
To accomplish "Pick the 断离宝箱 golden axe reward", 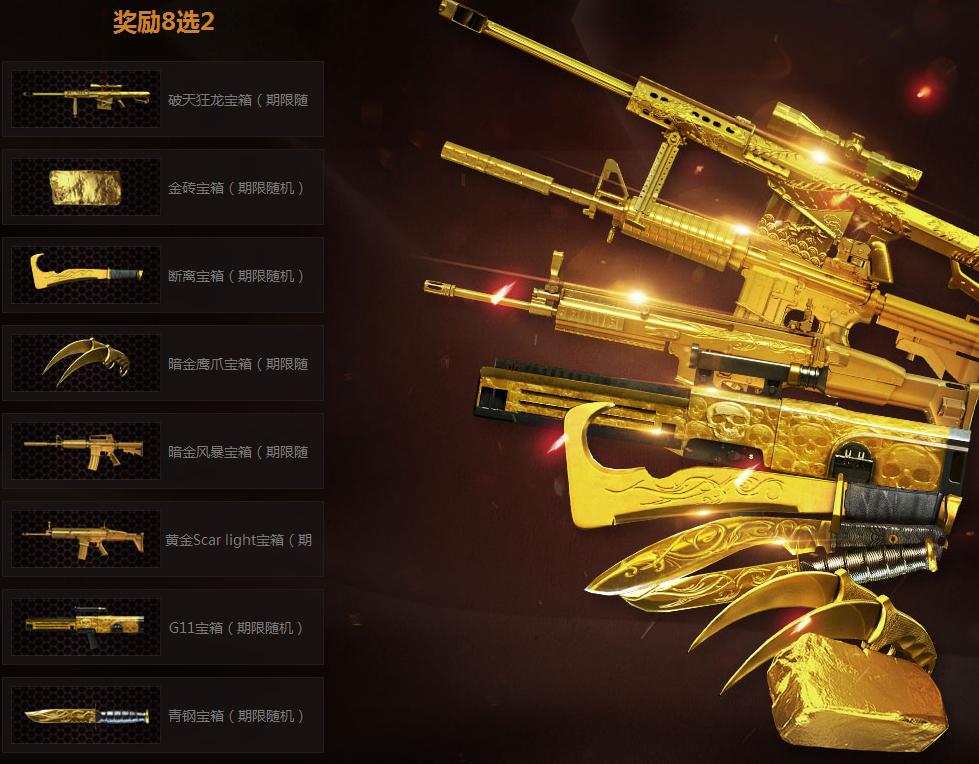I will pyautogui.click(x=163, y=275).
